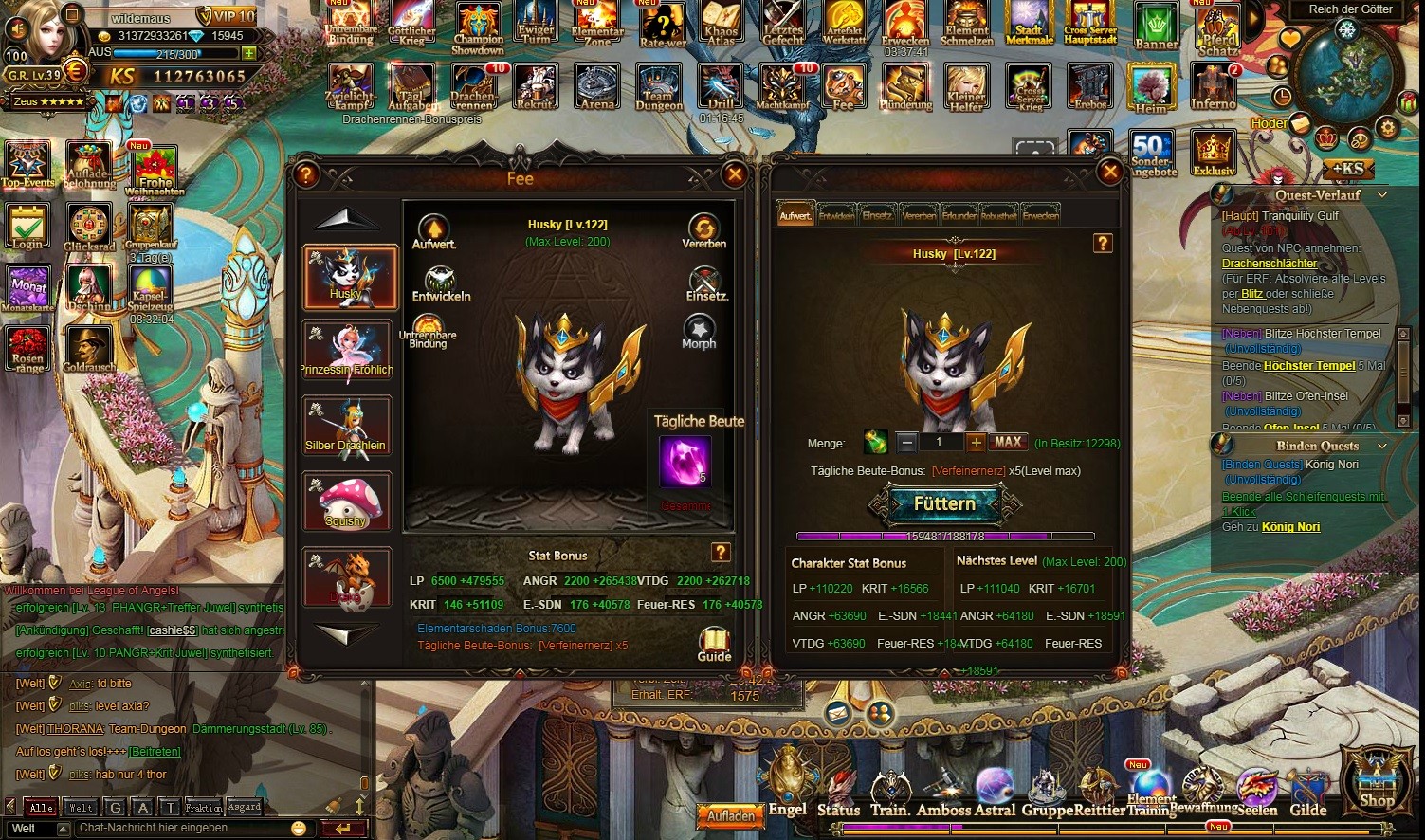The width and height of the screenshot is (1425, 840).
Task: Open the Arena event icon
Action: tap(597, 87)
